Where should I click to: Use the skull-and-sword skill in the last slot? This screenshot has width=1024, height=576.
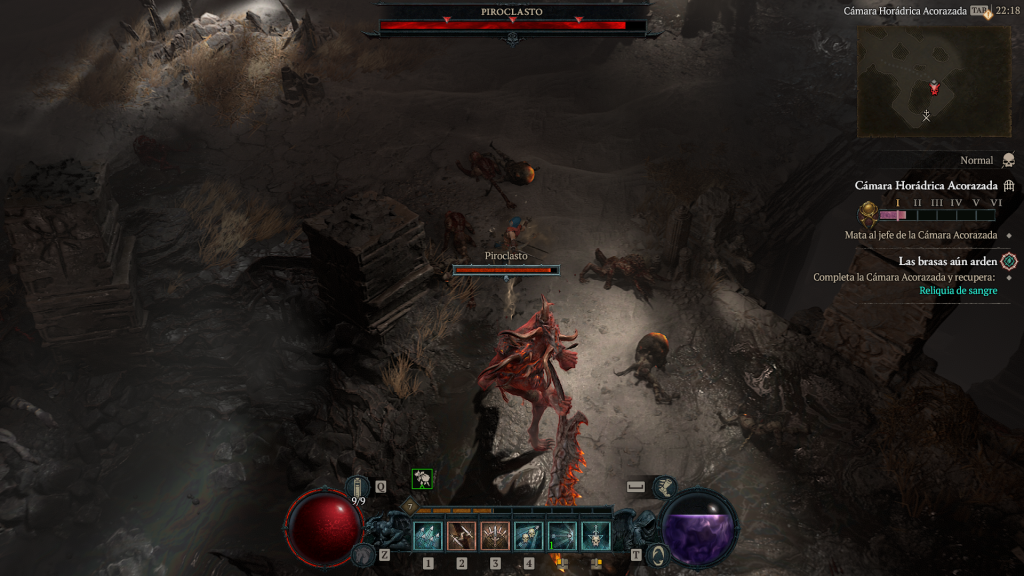596,536
